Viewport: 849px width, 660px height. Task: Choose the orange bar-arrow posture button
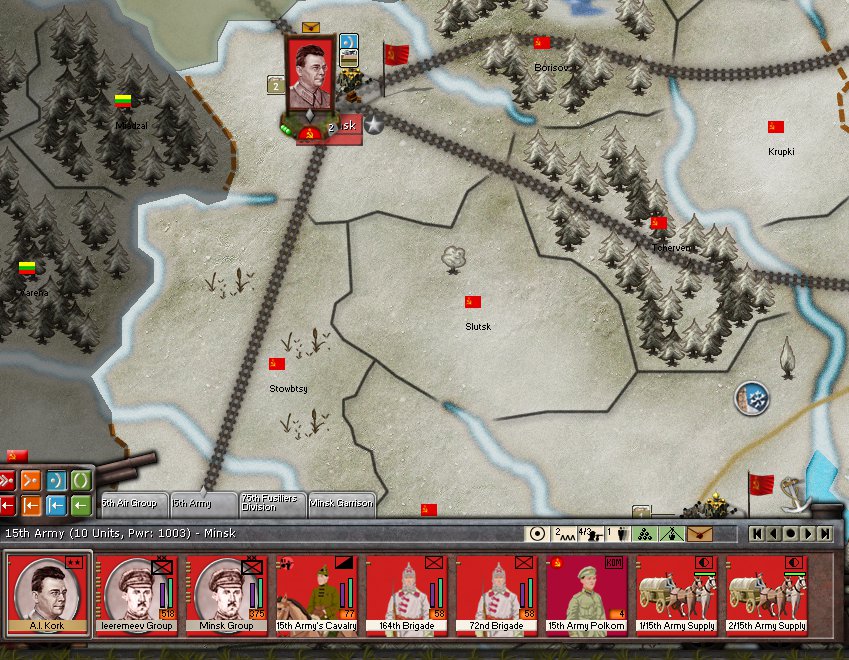pos(31,504)
